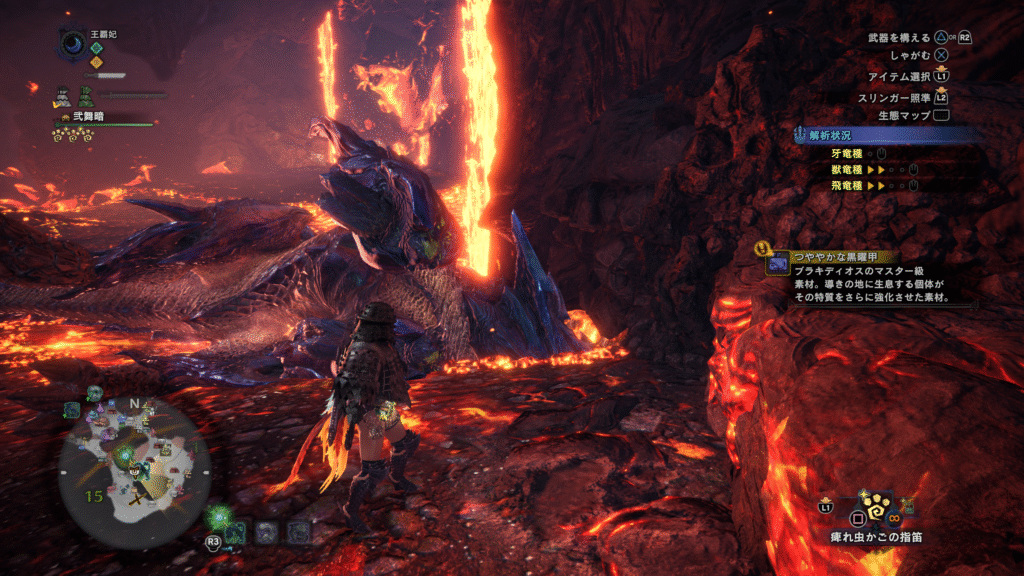Click the glowing green scoutfly target icon
This screenshot has height=576, width=1024.
click(x=217, y=517)
